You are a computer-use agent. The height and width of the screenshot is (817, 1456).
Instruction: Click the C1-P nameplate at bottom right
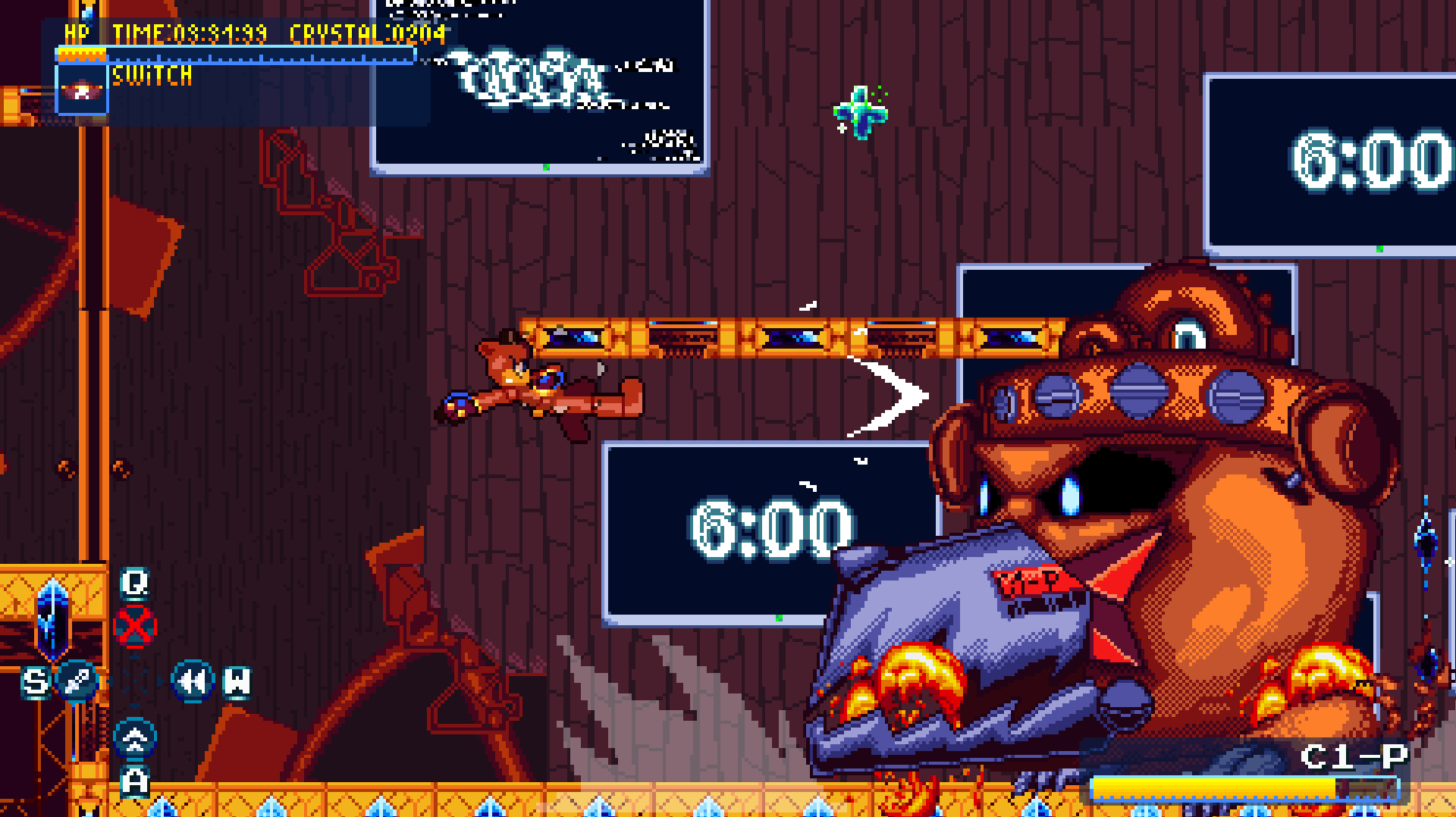pos(1354,755)
